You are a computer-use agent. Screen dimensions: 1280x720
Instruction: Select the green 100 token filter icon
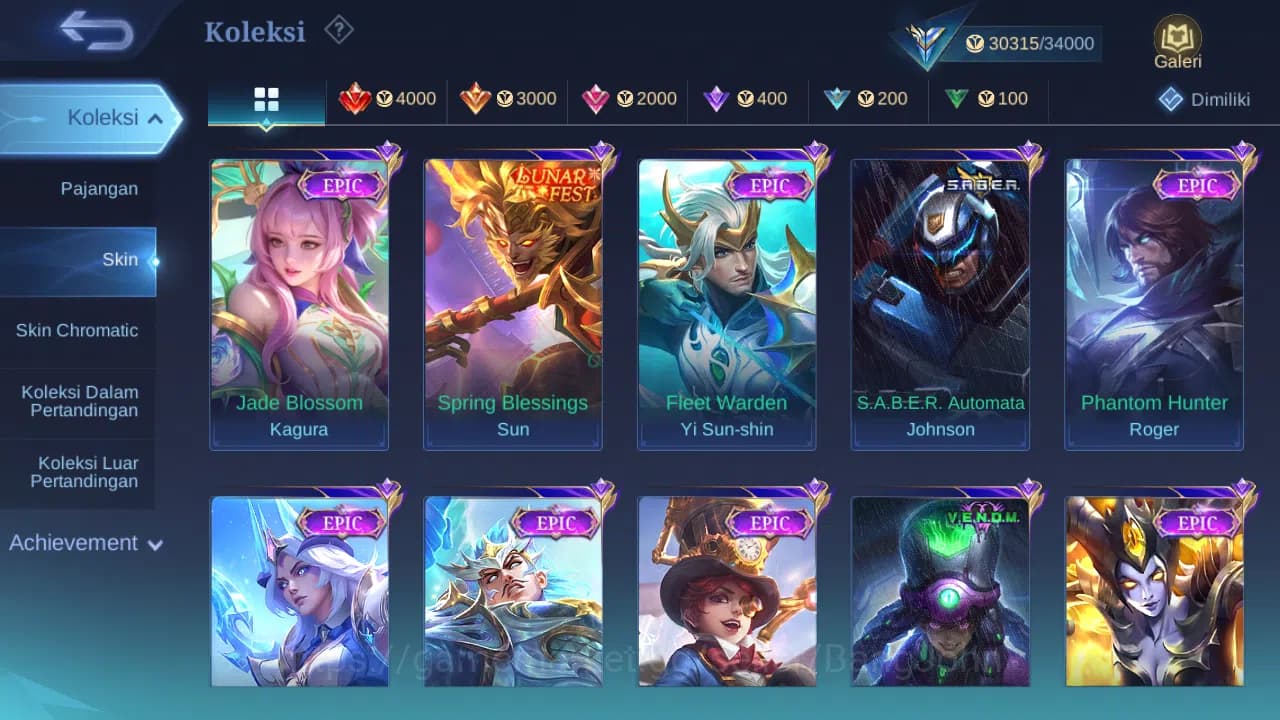pyautogui.click(x=985, y=99)
